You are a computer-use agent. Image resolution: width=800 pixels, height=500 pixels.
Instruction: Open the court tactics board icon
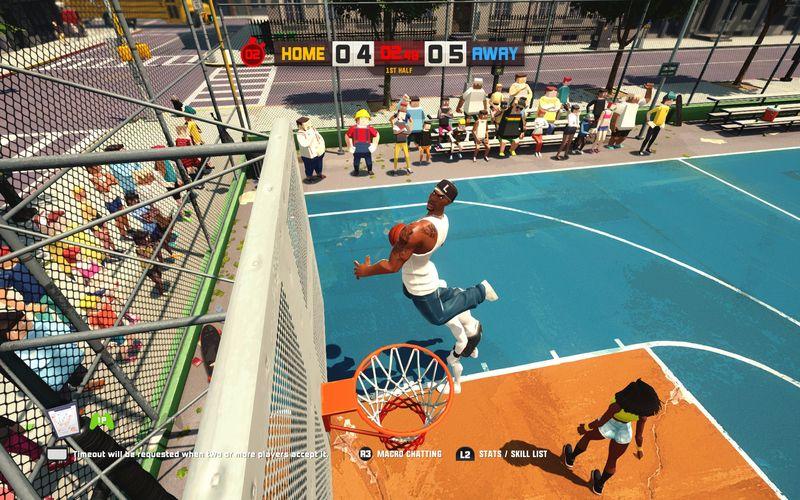pos(65,418)
